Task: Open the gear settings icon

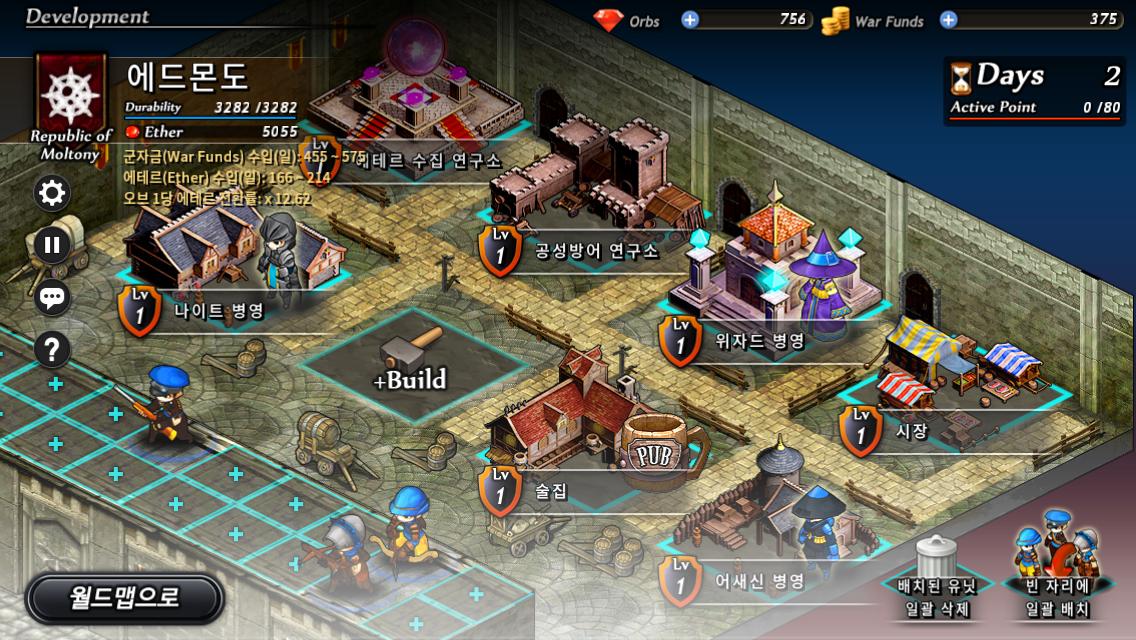Action: pyautogui.click(x=52, y=192)
